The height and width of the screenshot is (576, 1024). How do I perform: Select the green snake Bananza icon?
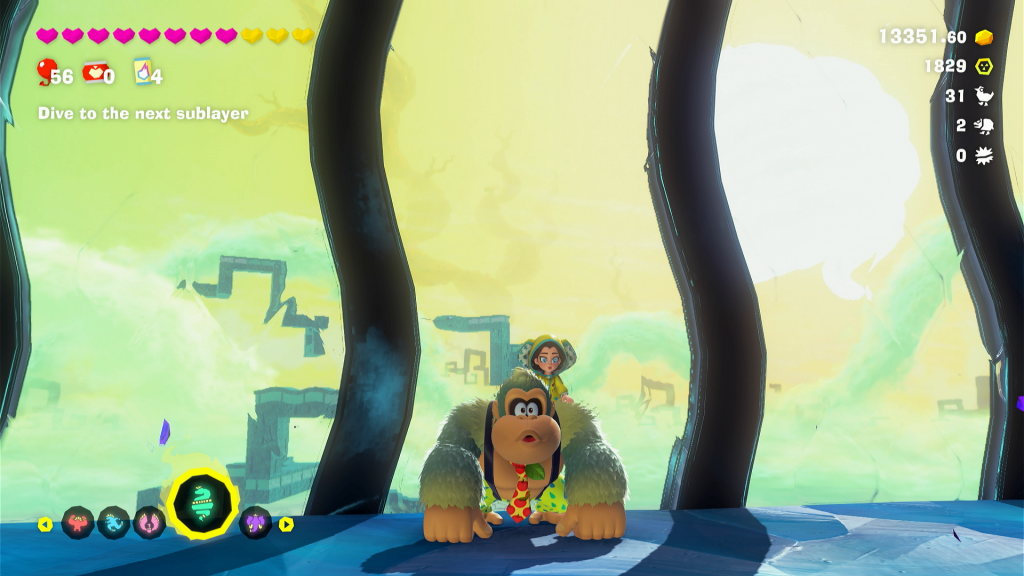click(x=203, y=502)
